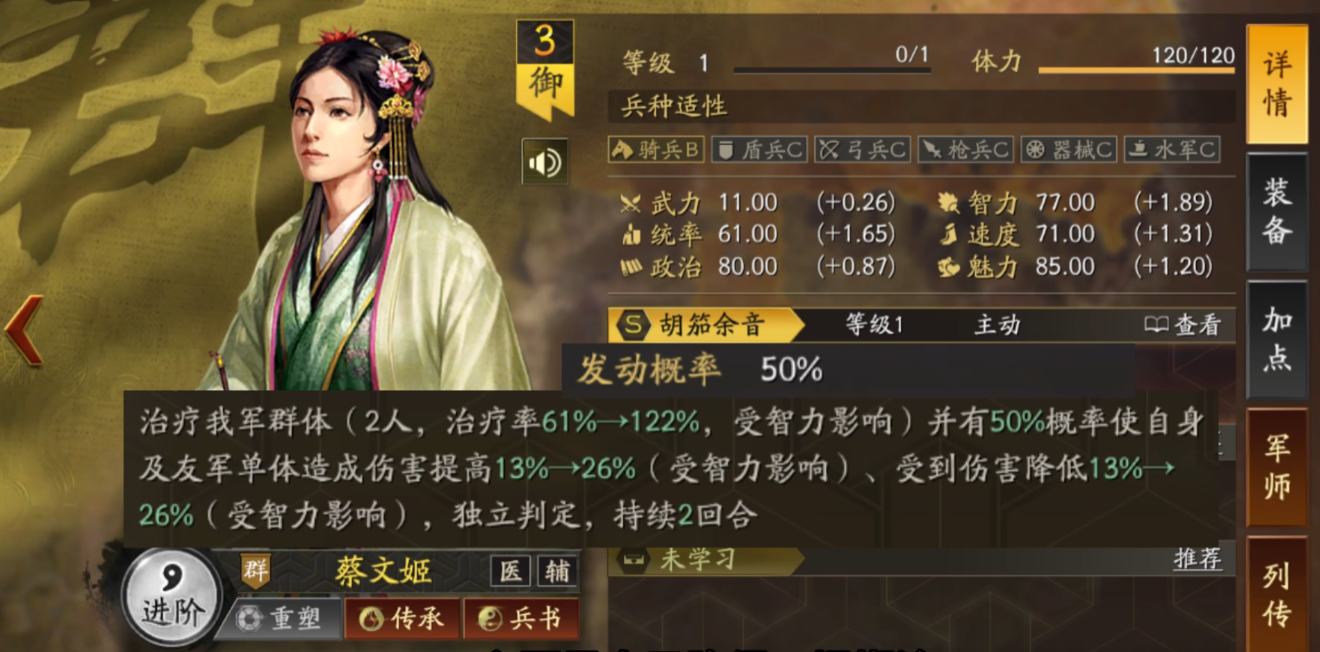Select the 加点 stat points tab
Viewport: 1320px width, 652px height.
pyautogui.click(x=1276, y=339)
